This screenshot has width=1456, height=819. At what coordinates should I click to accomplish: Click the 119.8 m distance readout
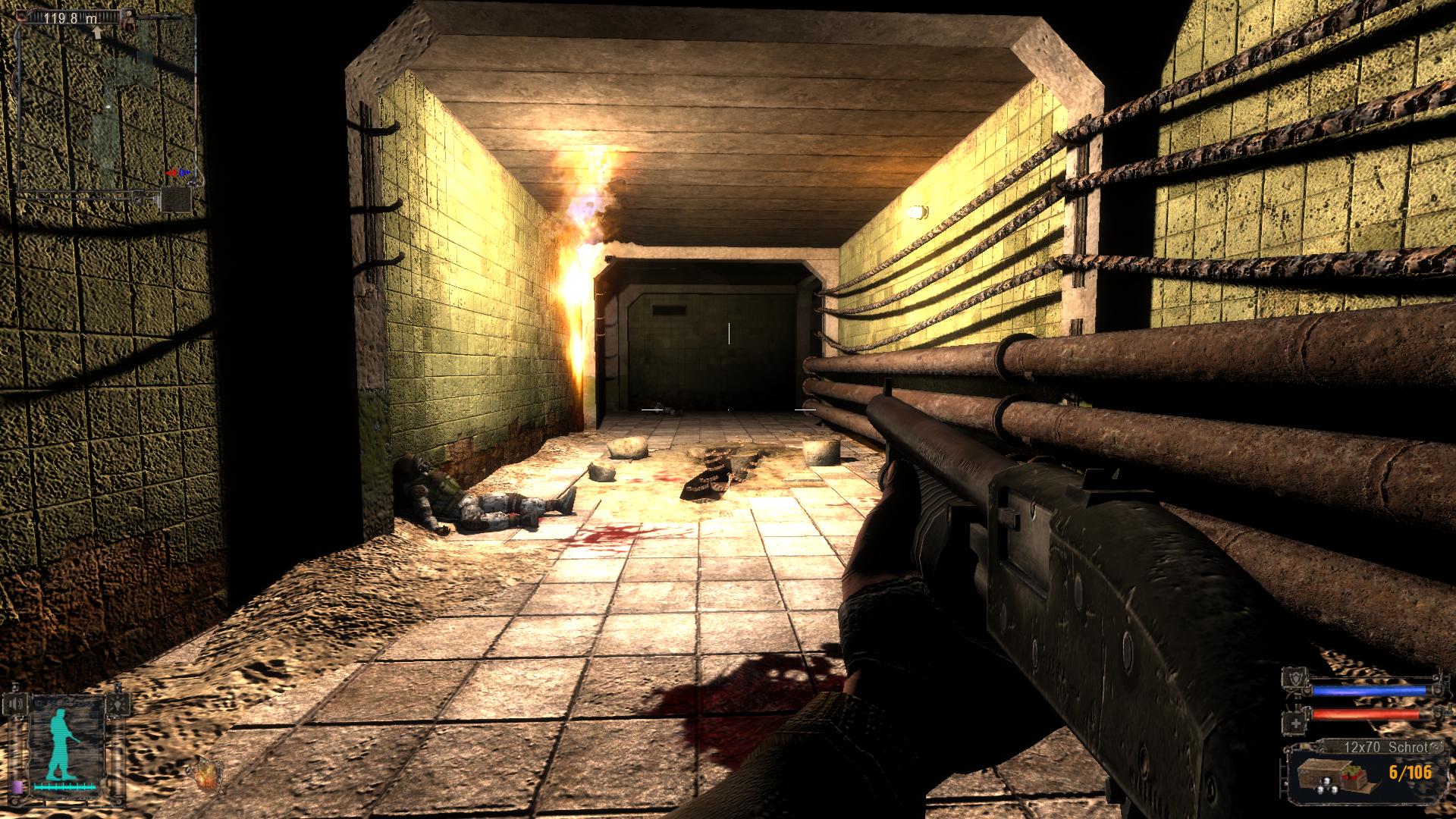point(72,18)
